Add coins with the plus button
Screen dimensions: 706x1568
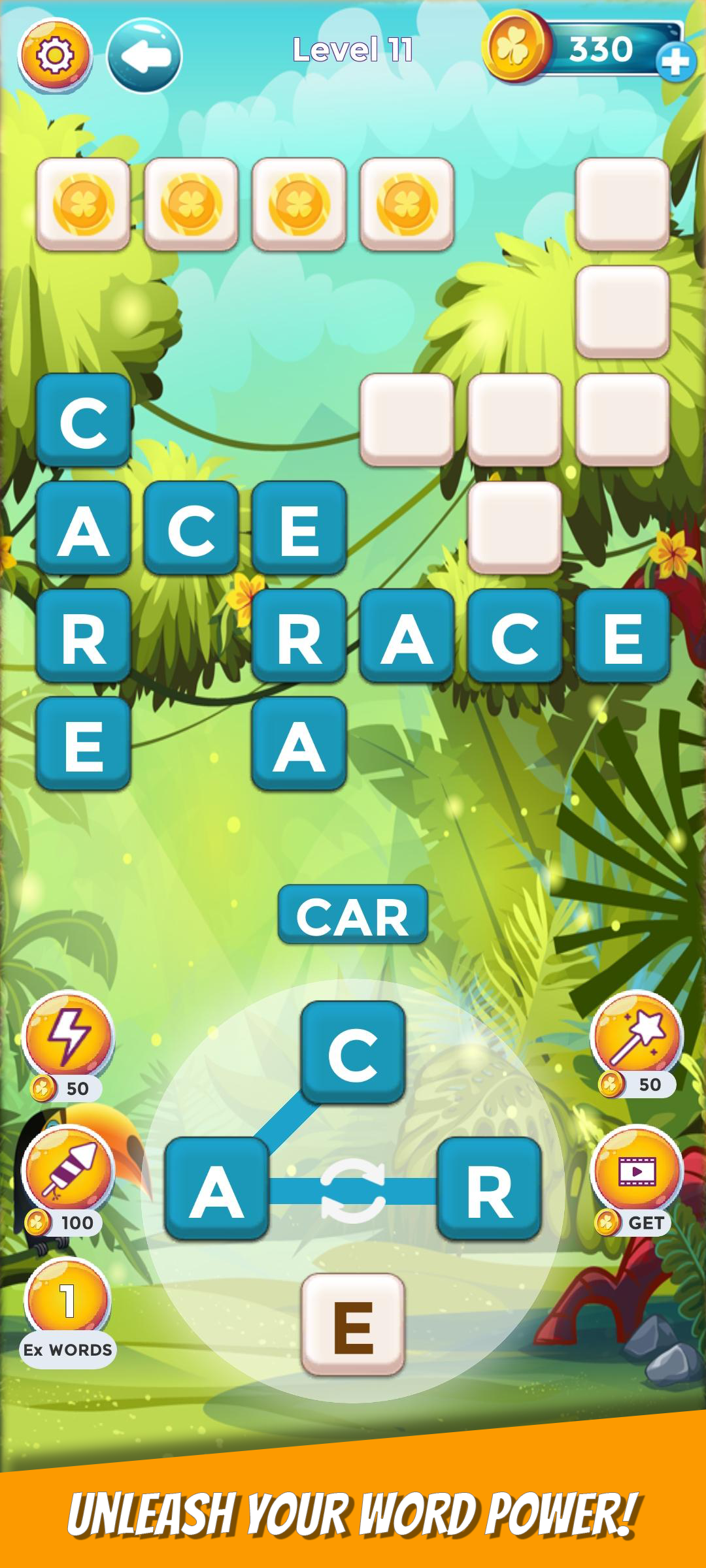[675, 62]
